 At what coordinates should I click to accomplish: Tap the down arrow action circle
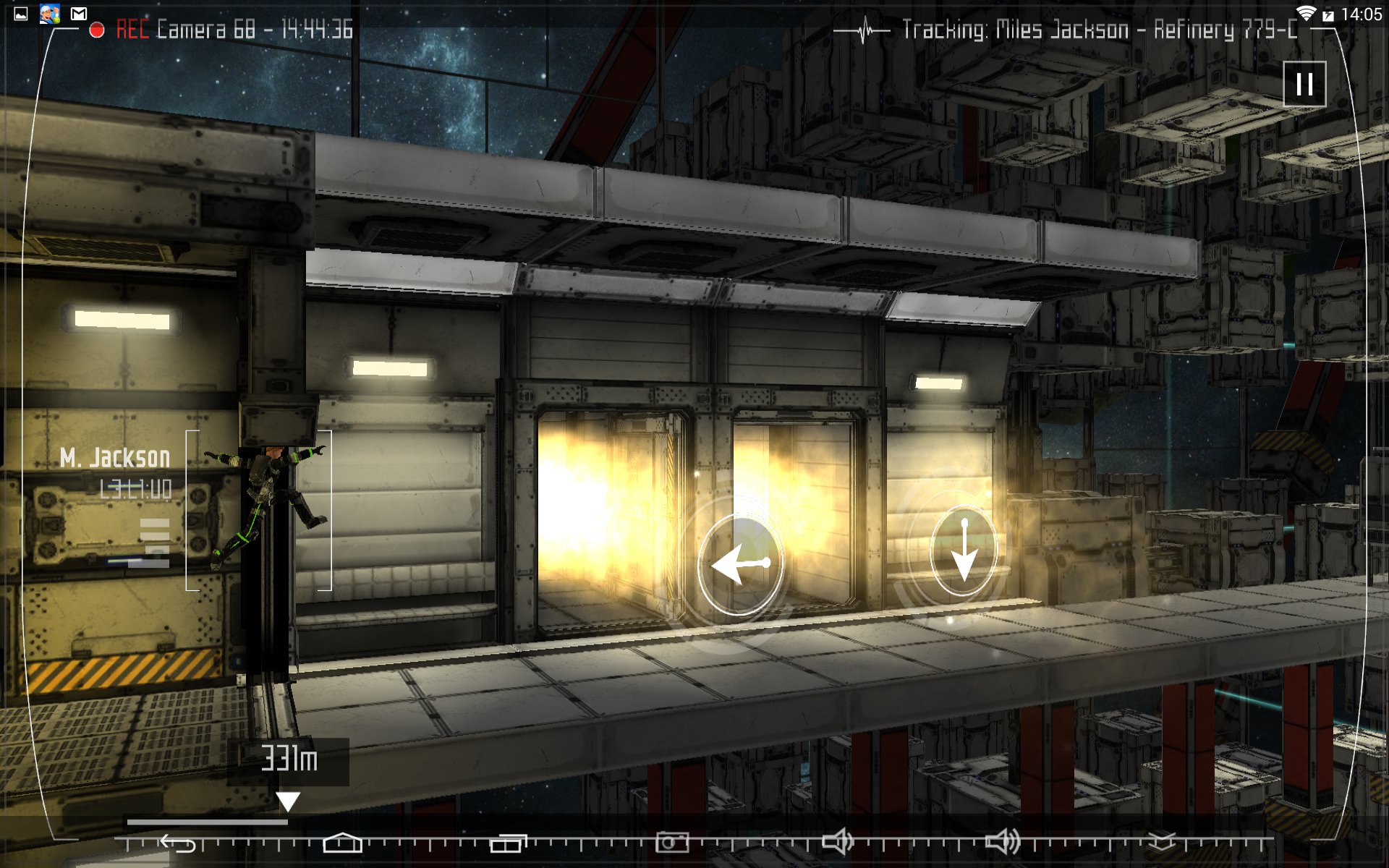963,550
